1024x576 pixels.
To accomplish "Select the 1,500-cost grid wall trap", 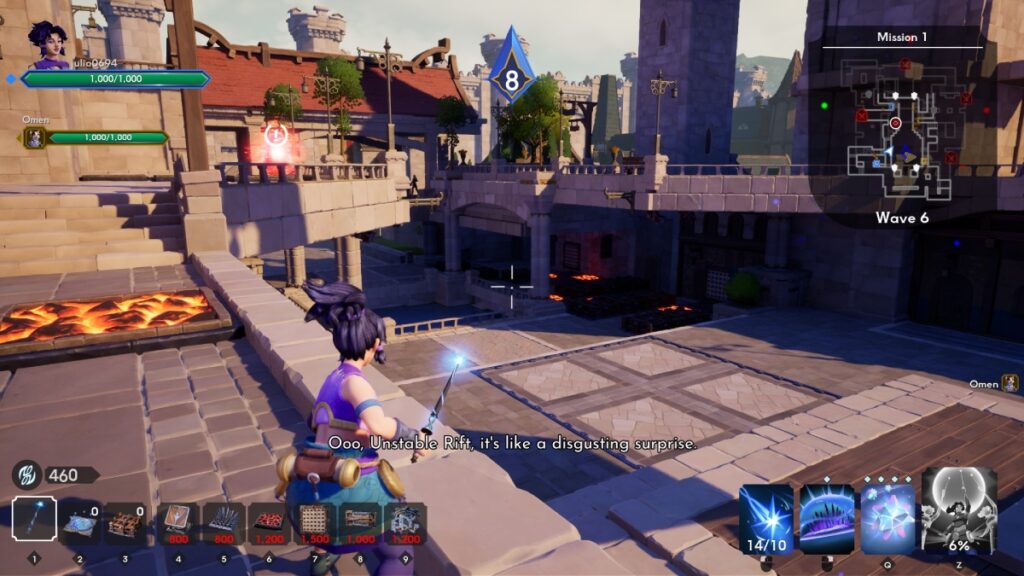I will [x=314, y=523].
